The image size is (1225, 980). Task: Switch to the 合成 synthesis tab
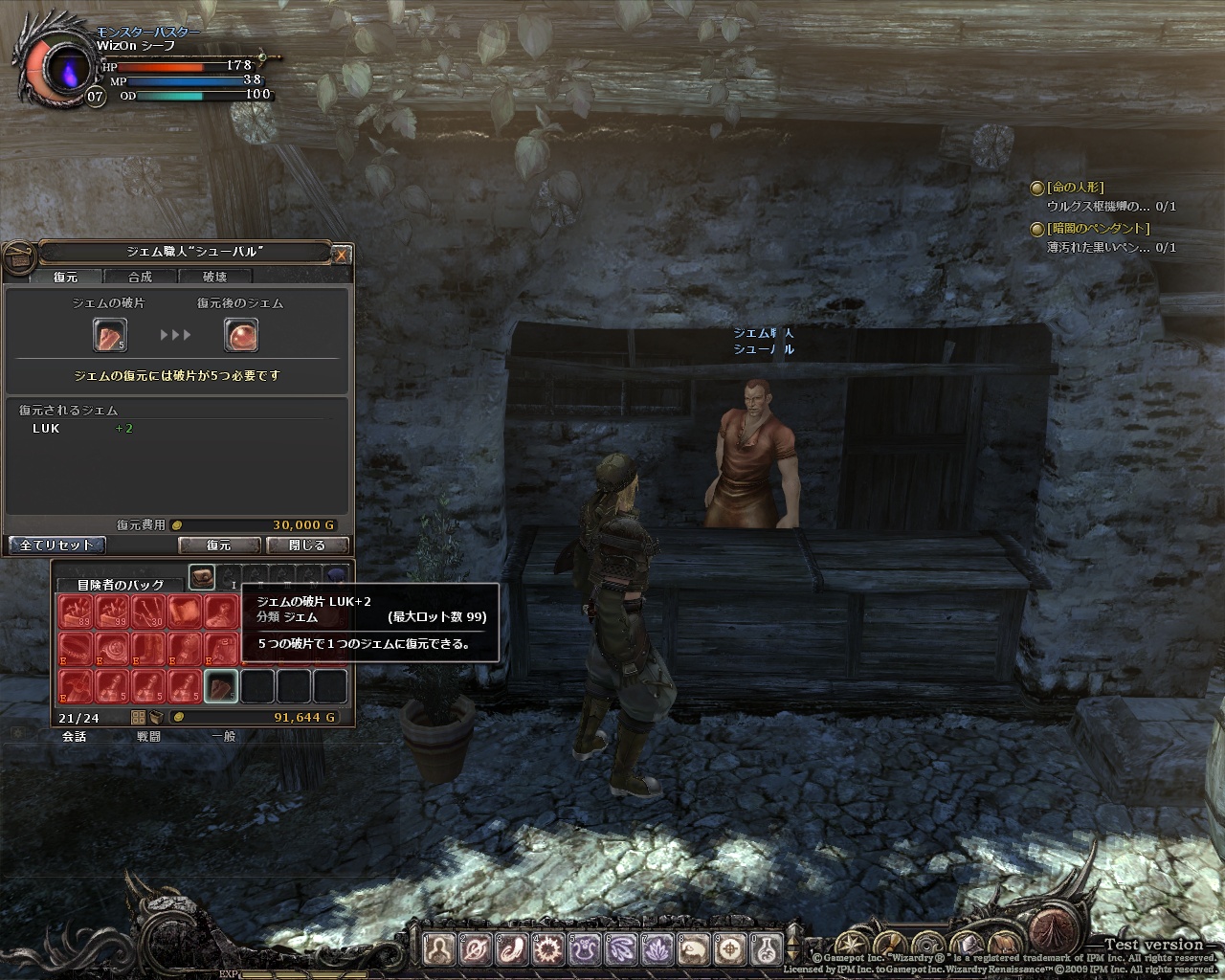(141, 277)
